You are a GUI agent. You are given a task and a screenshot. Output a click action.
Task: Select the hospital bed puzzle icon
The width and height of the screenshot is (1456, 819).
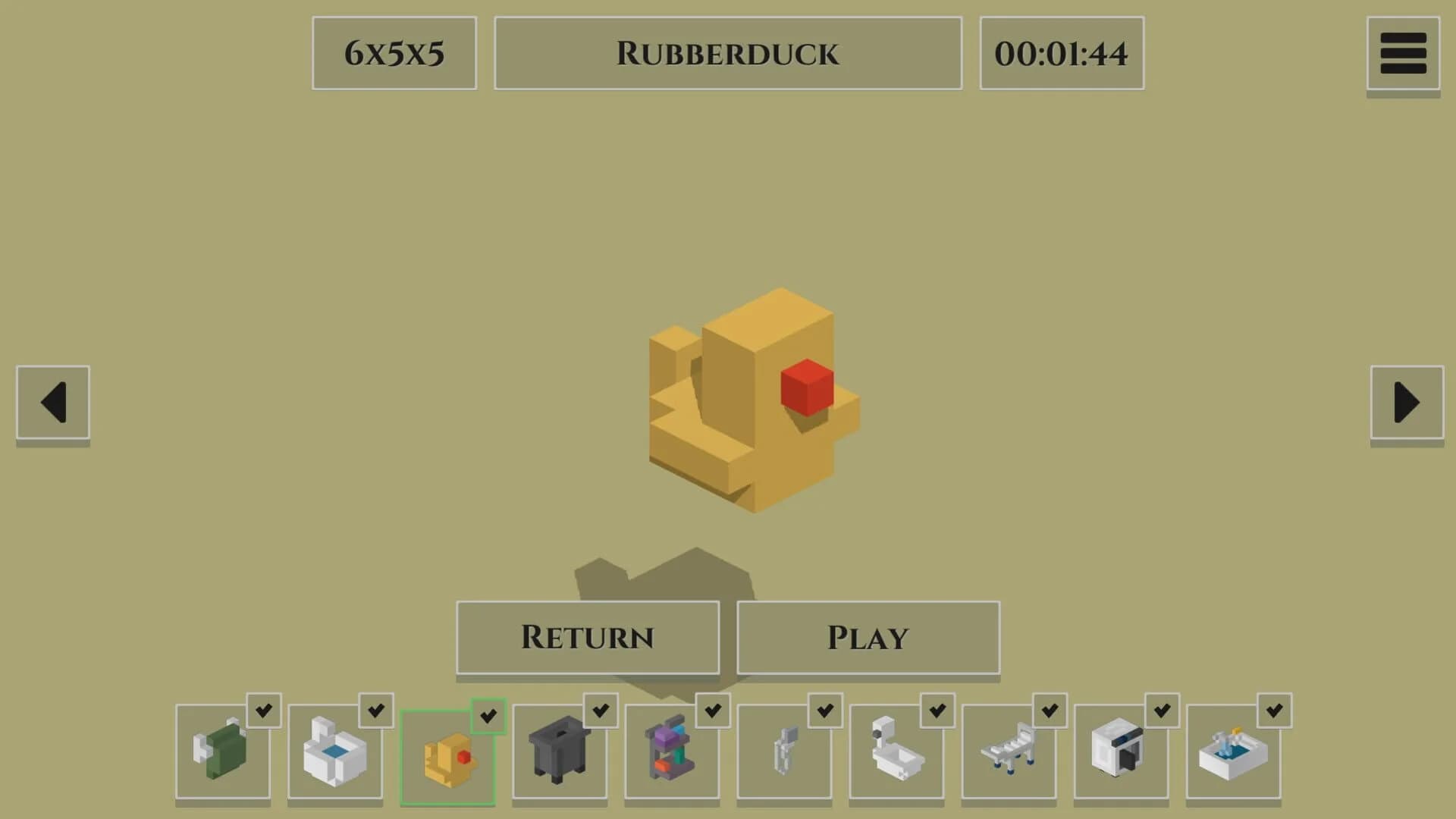tap(1009, 758)
